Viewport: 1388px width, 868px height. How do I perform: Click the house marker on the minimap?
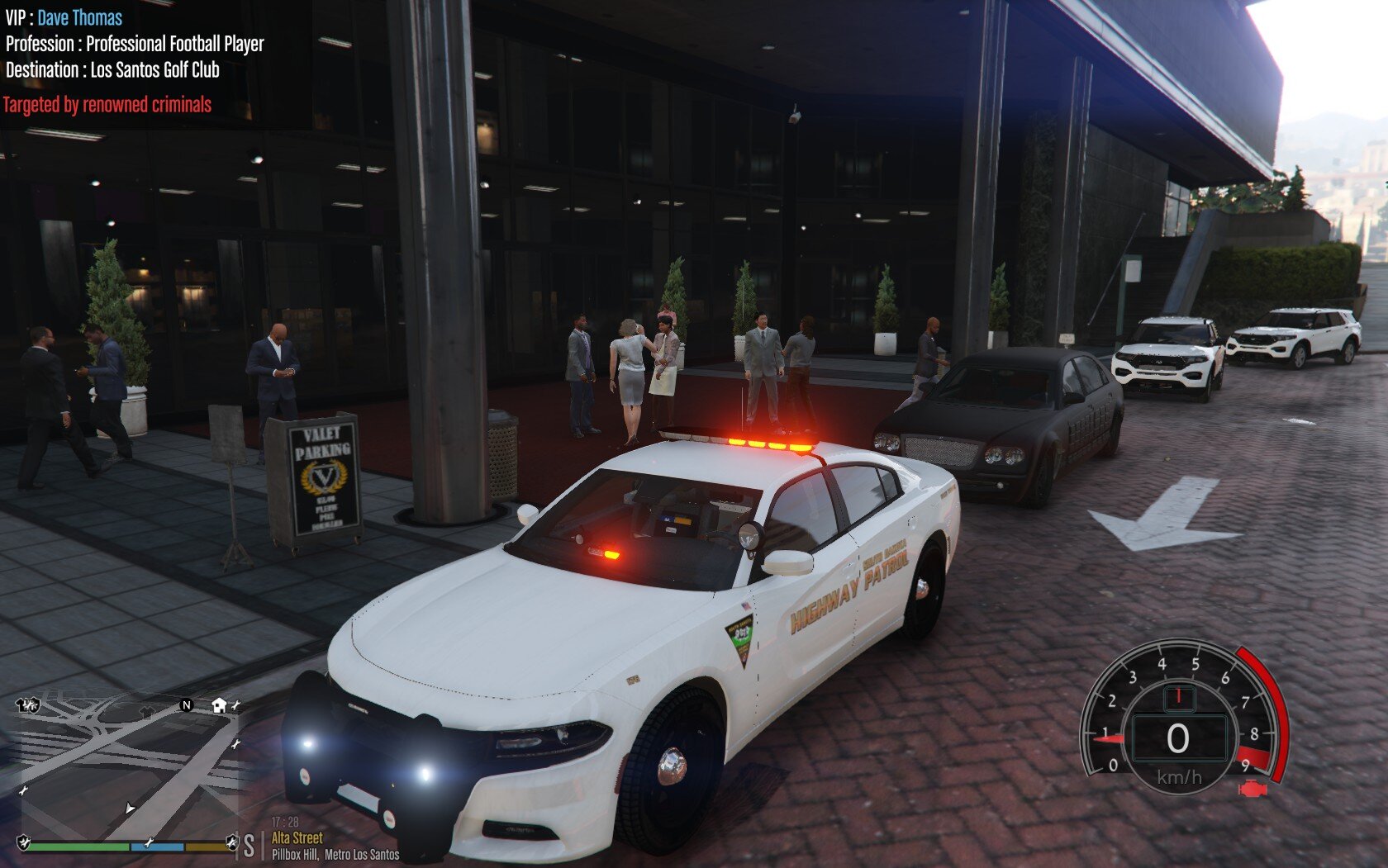point(219,704)
